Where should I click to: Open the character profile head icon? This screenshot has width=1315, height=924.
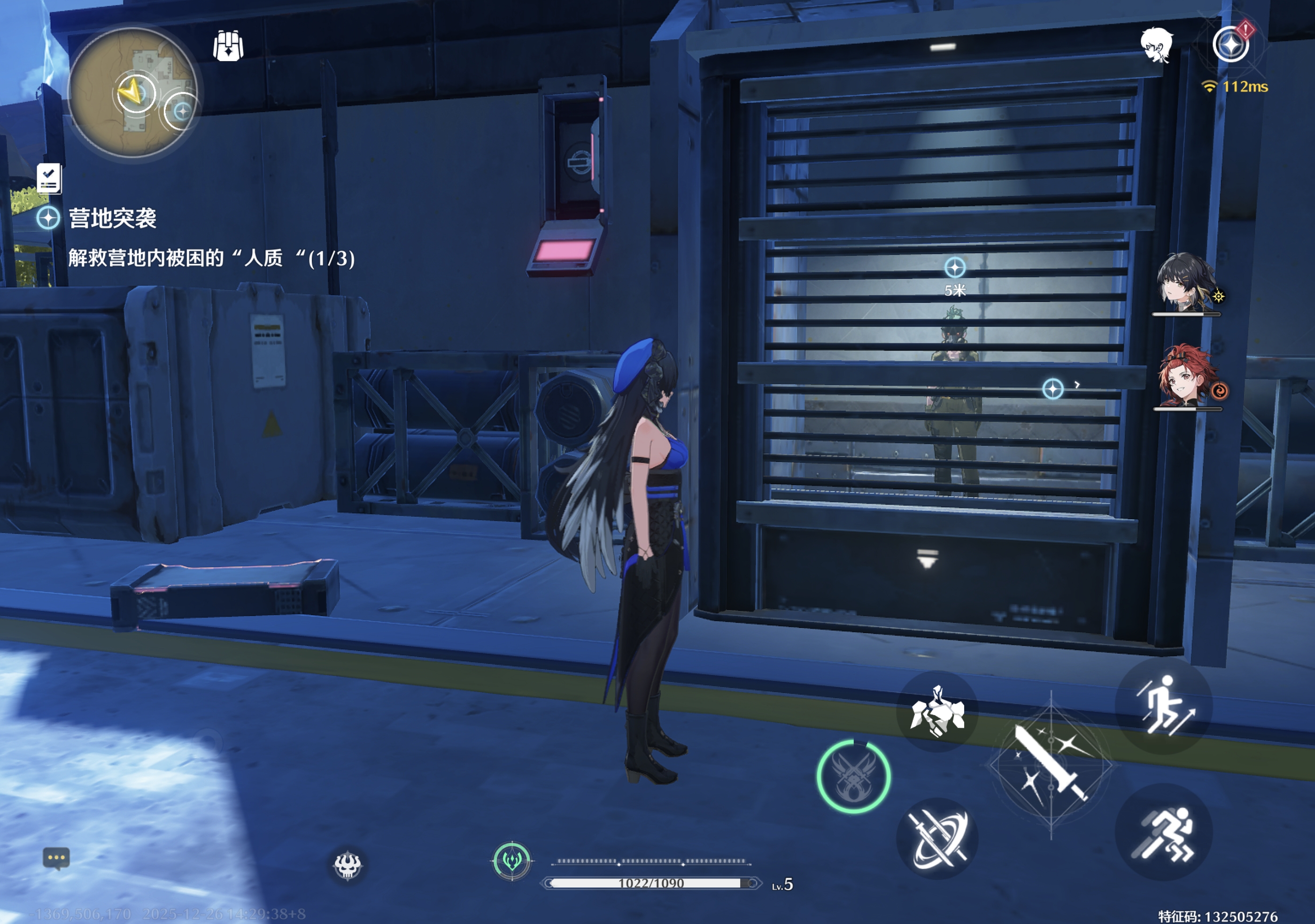[x=1156, y=45]
